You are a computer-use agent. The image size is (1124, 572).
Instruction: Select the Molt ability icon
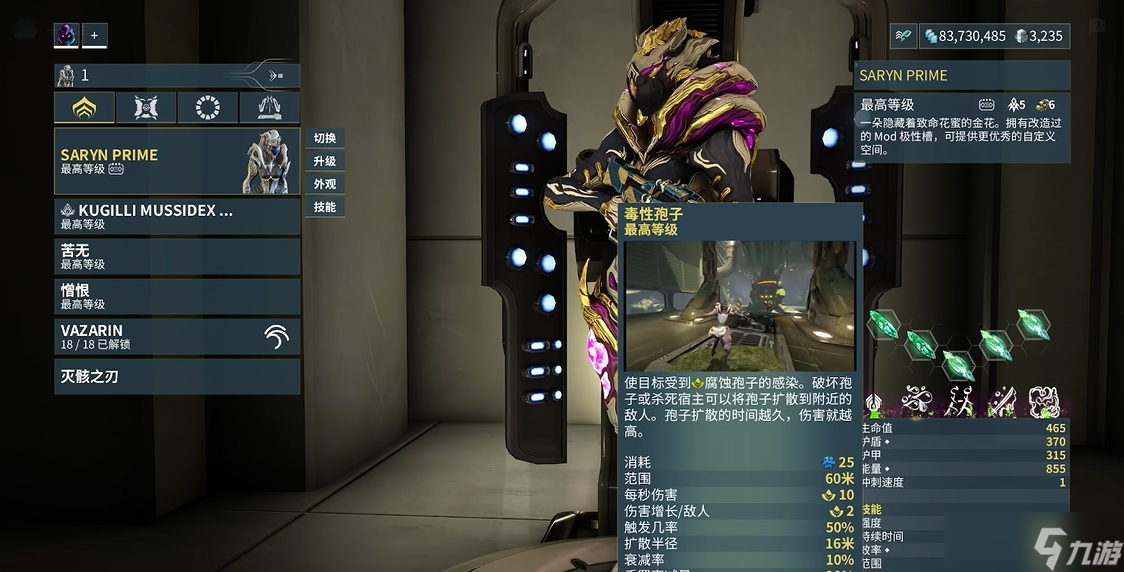click(x=959, y=402)
